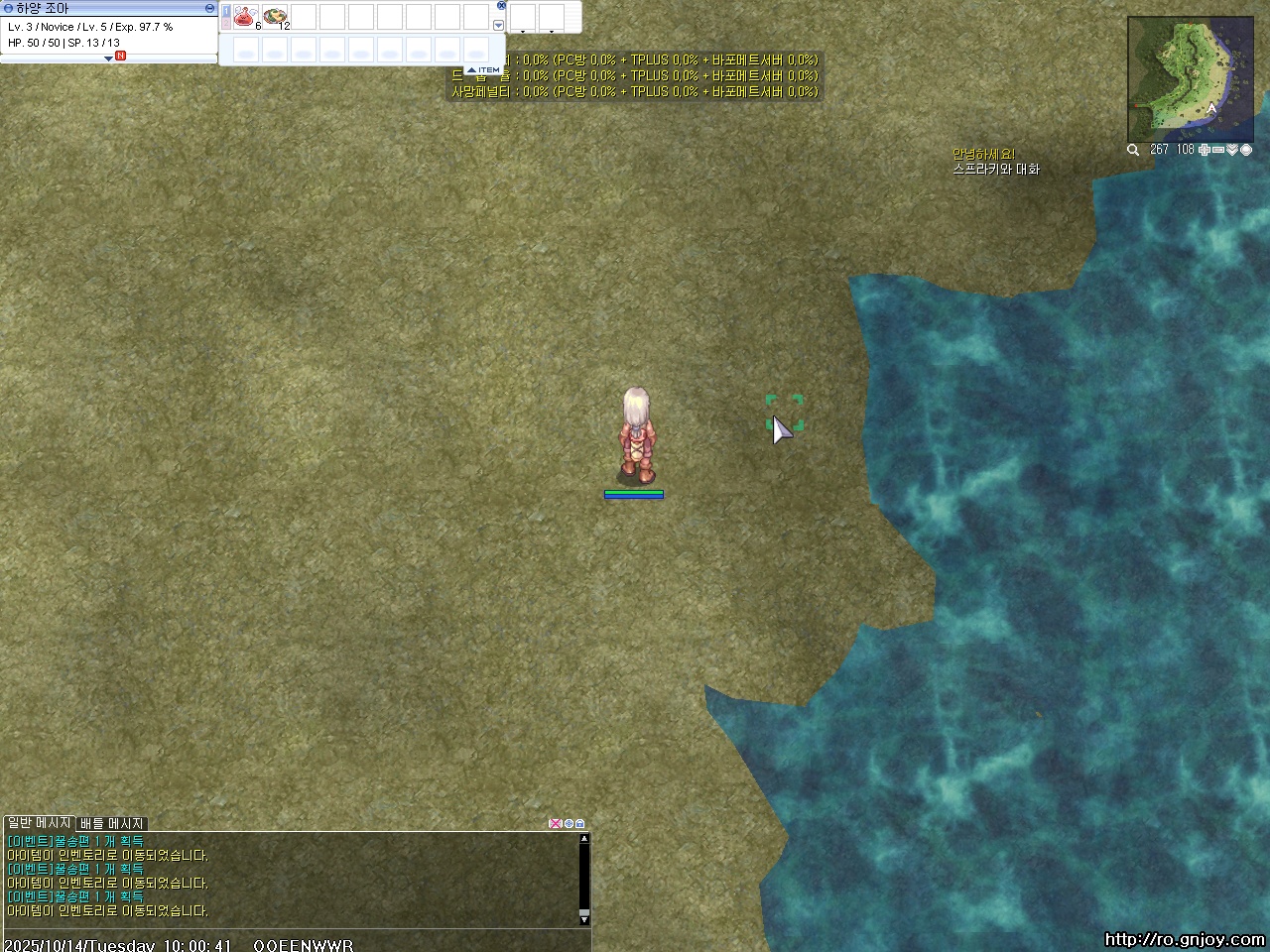This screenshot has width=1270, height=952.
Task: Open the minimap magnifier search
Action: coord(1133,150)
